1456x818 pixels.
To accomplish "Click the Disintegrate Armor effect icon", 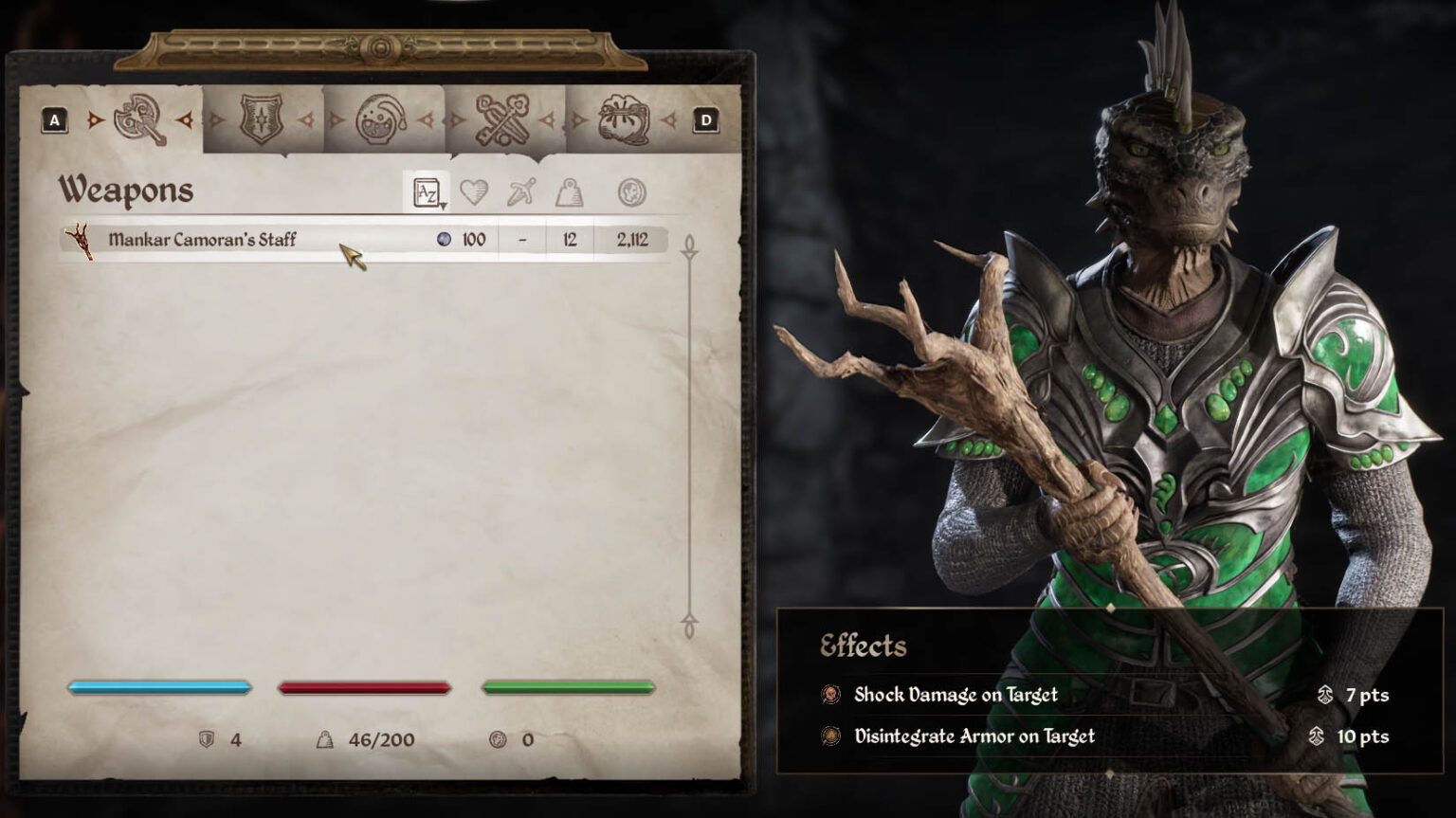I will coord(829,736).
